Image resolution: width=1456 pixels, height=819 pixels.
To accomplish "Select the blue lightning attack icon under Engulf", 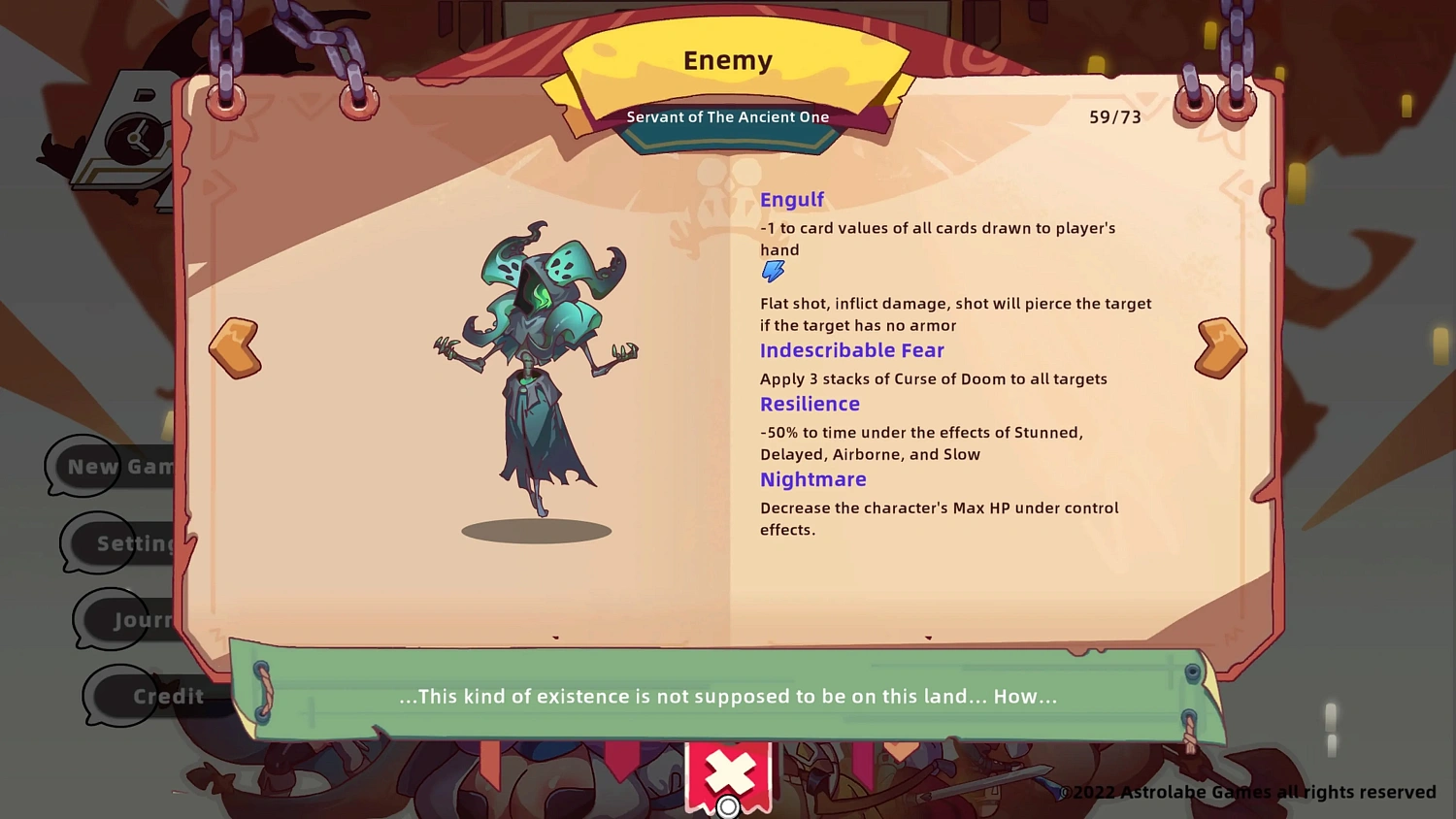I will [x=773, y=271].
